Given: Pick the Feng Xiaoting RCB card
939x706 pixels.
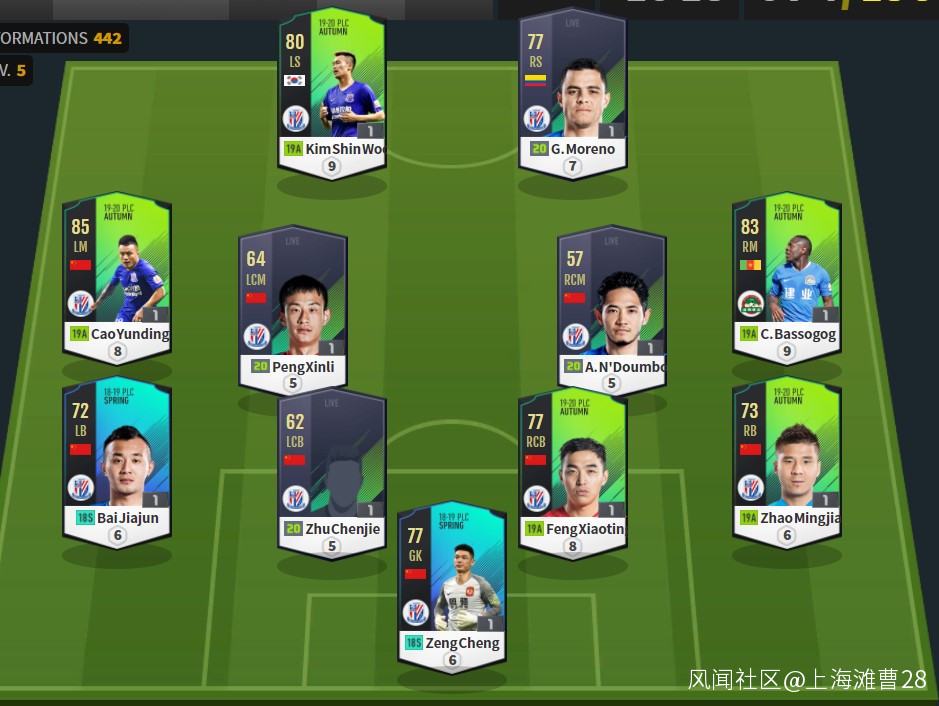Looking at the screenshot, I should point(572,463).
